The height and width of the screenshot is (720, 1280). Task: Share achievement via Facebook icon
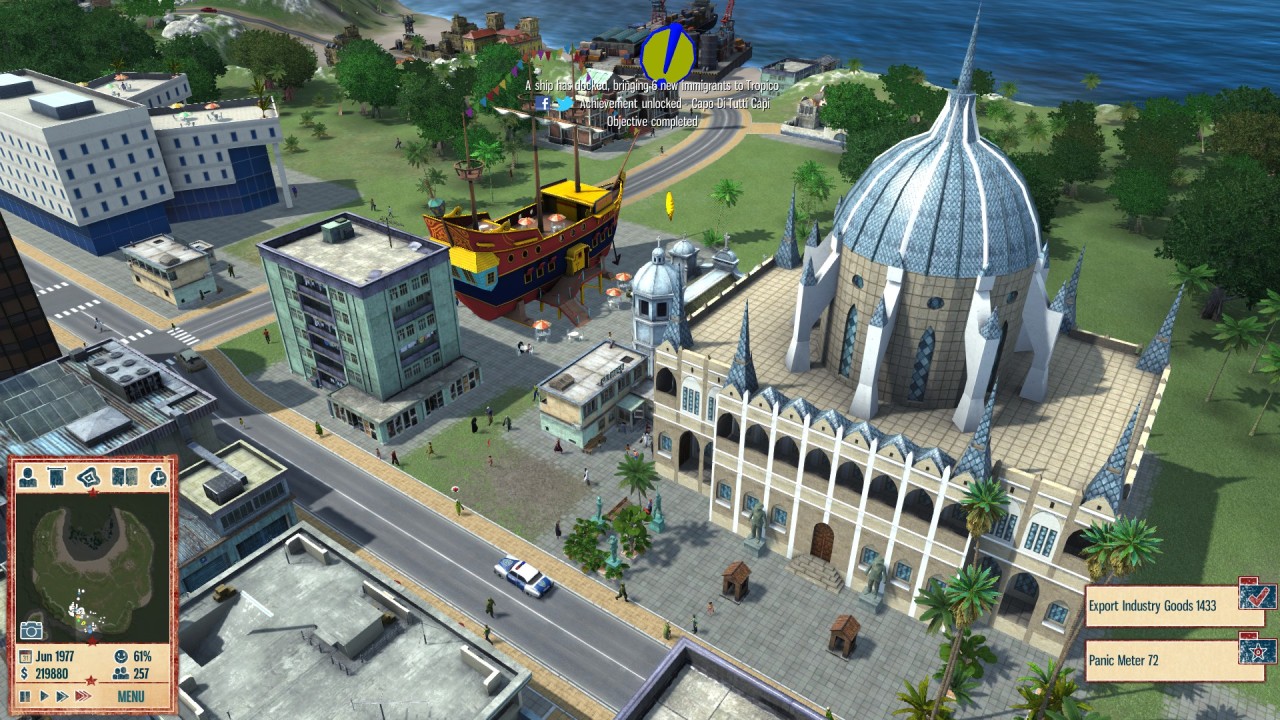click(542, 103)
